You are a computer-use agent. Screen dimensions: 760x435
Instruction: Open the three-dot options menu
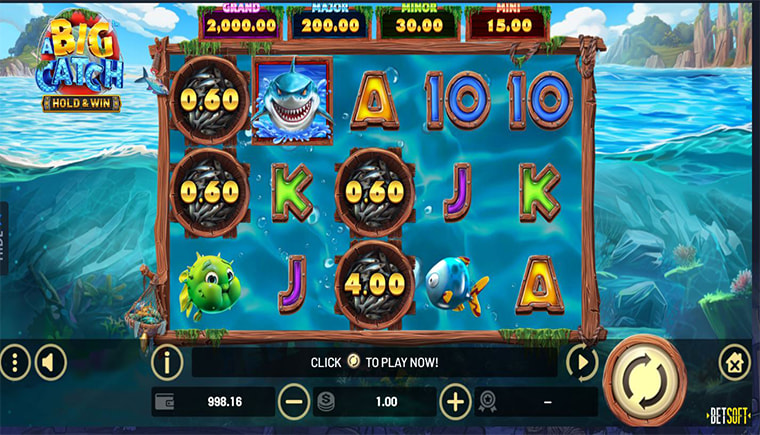point(14,362)
